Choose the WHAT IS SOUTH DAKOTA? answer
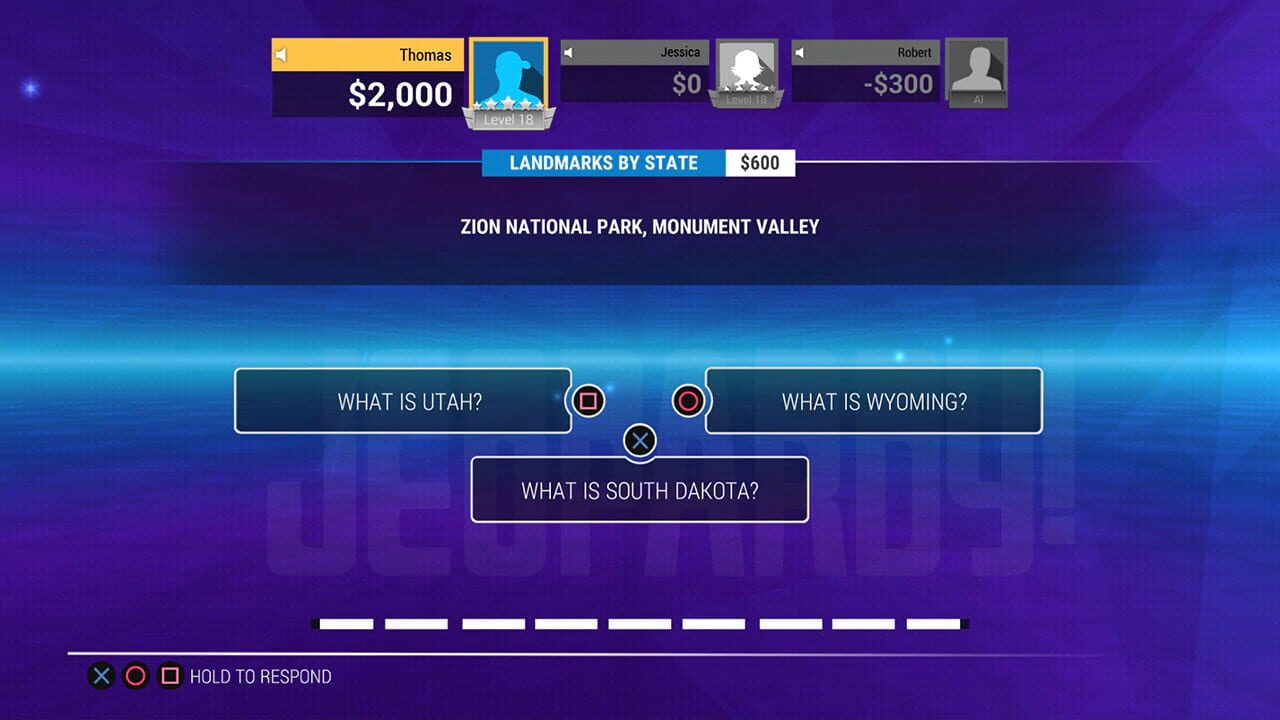 tap(640, 490)
